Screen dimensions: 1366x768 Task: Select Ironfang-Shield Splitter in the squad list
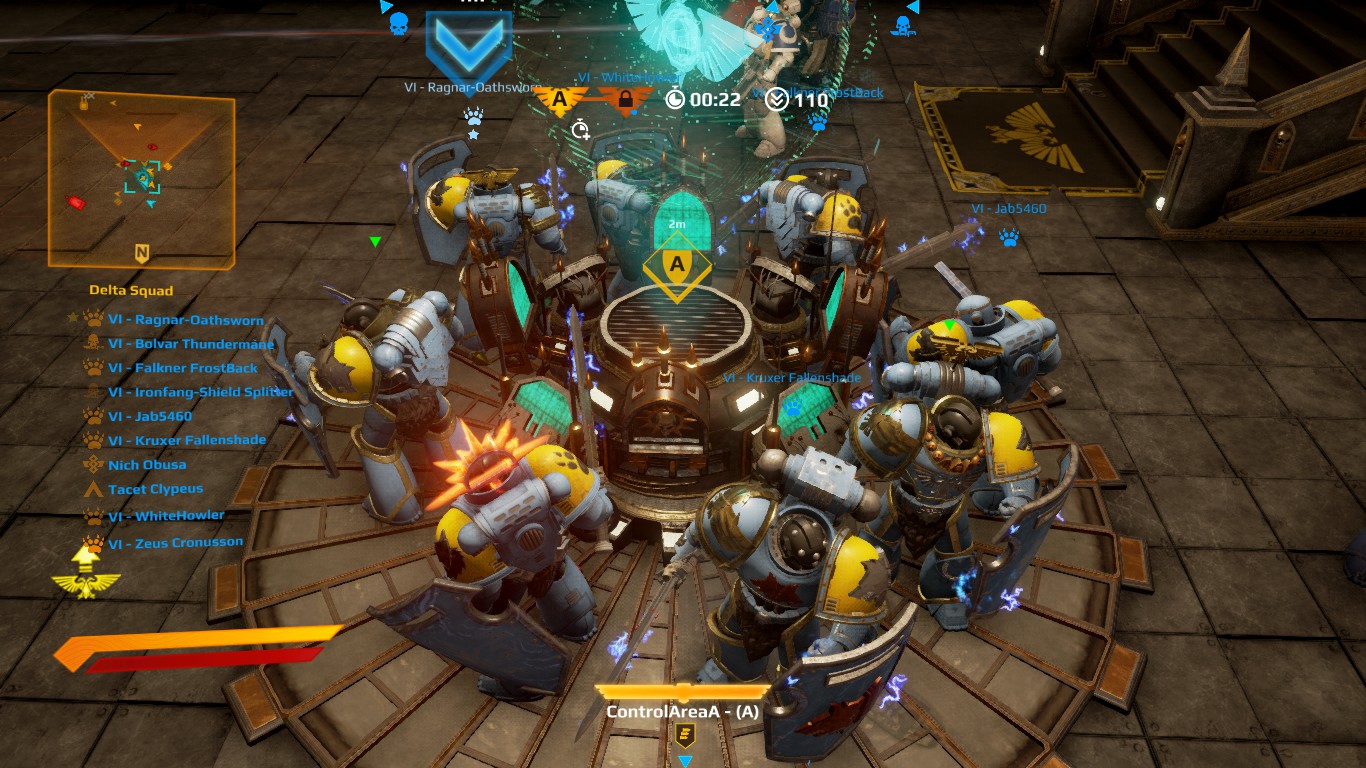200,393
